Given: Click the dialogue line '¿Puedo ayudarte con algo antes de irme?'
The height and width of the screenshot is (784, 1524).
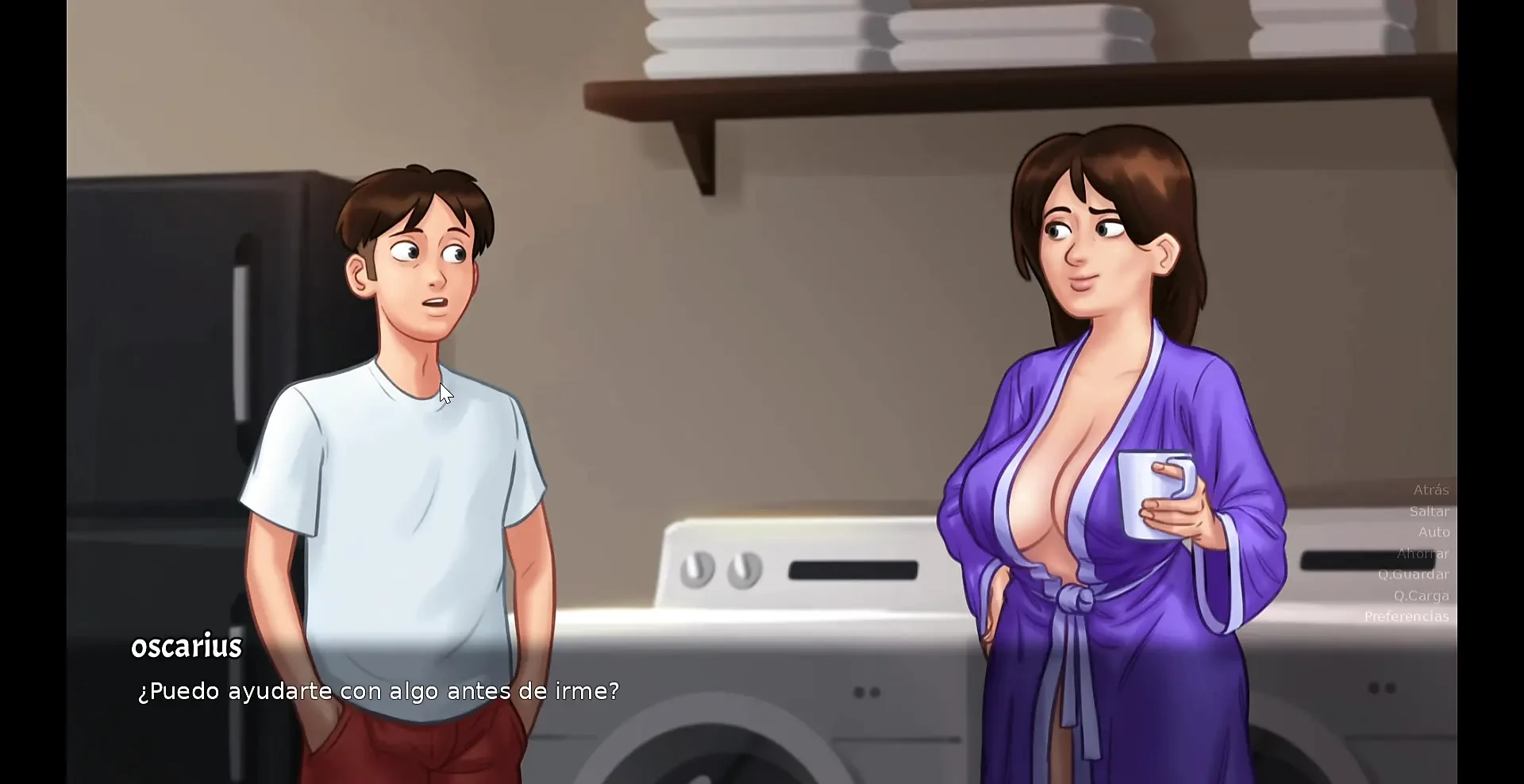Looking at the screenshot, I should pyautogui.click(x=378, y=690).
